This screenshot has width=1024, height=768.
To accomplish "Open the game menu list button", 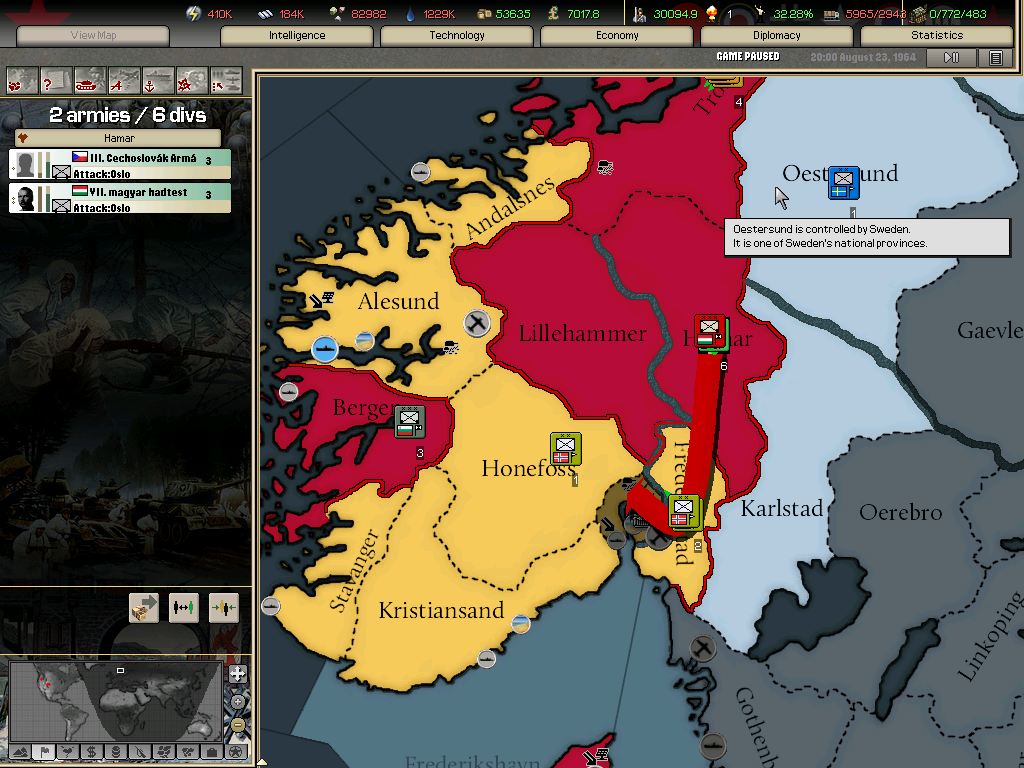I will tap(995, 58).
